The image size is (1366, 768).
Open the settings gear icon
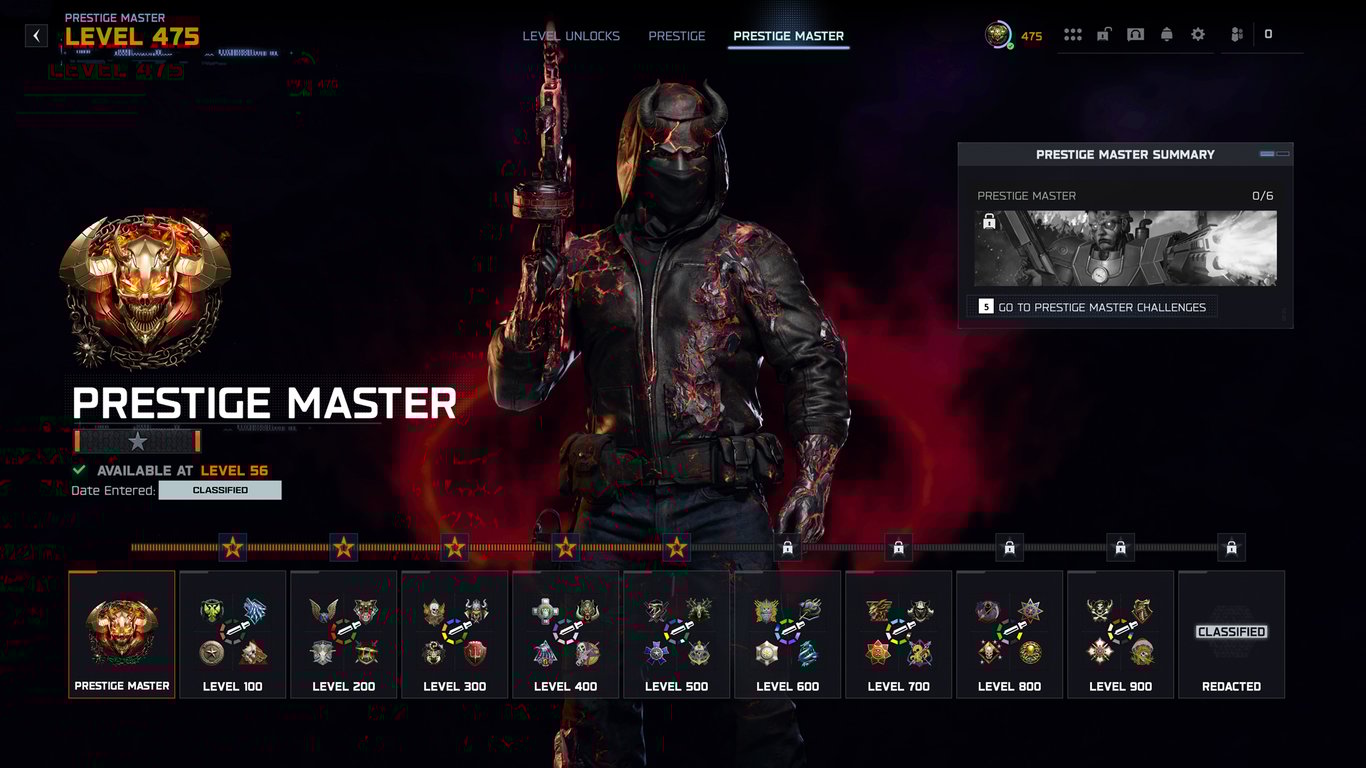tap(1198, 34)
